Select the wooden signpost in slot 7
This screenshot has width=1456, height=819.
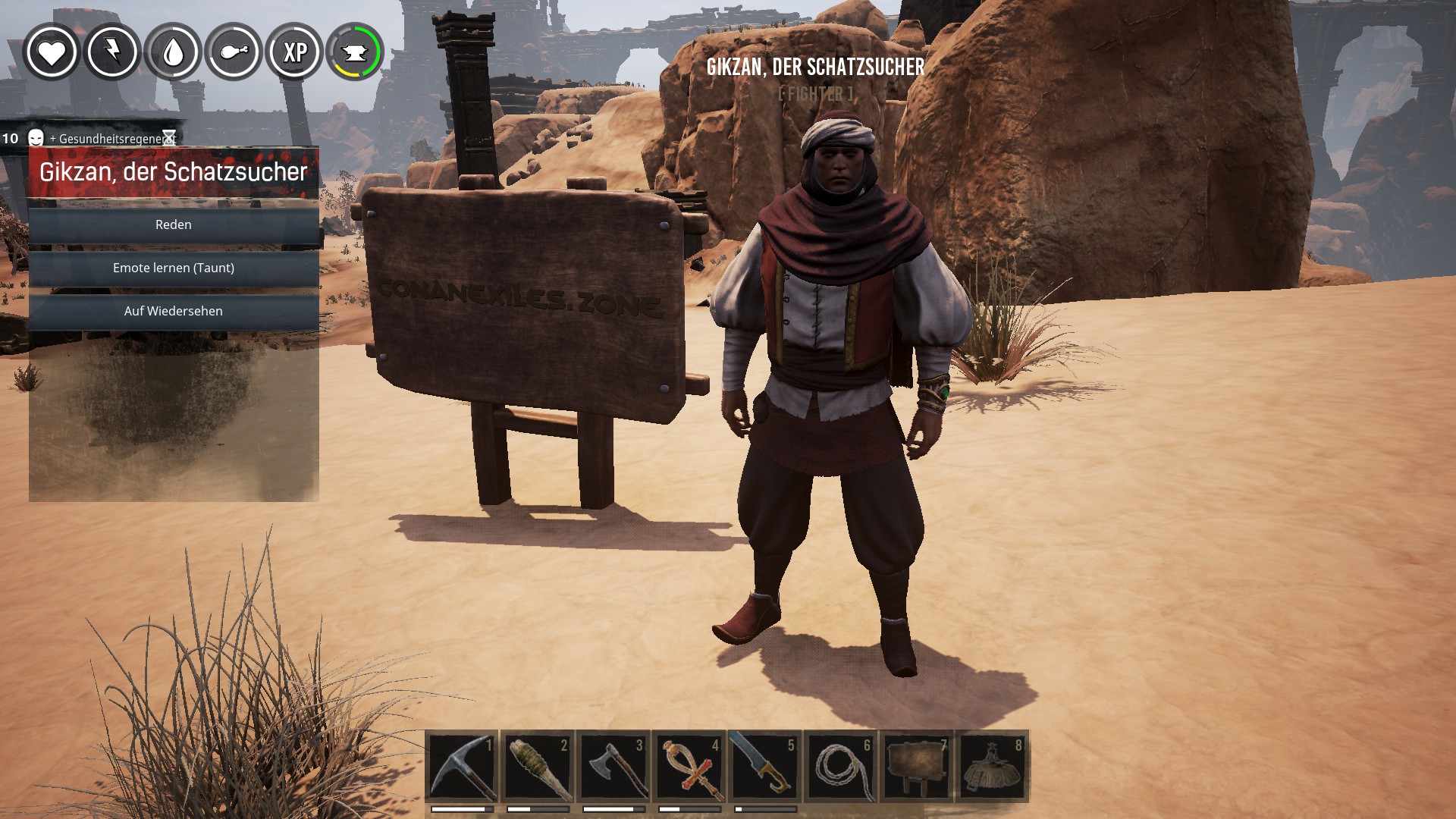click(x=917, y=767)
